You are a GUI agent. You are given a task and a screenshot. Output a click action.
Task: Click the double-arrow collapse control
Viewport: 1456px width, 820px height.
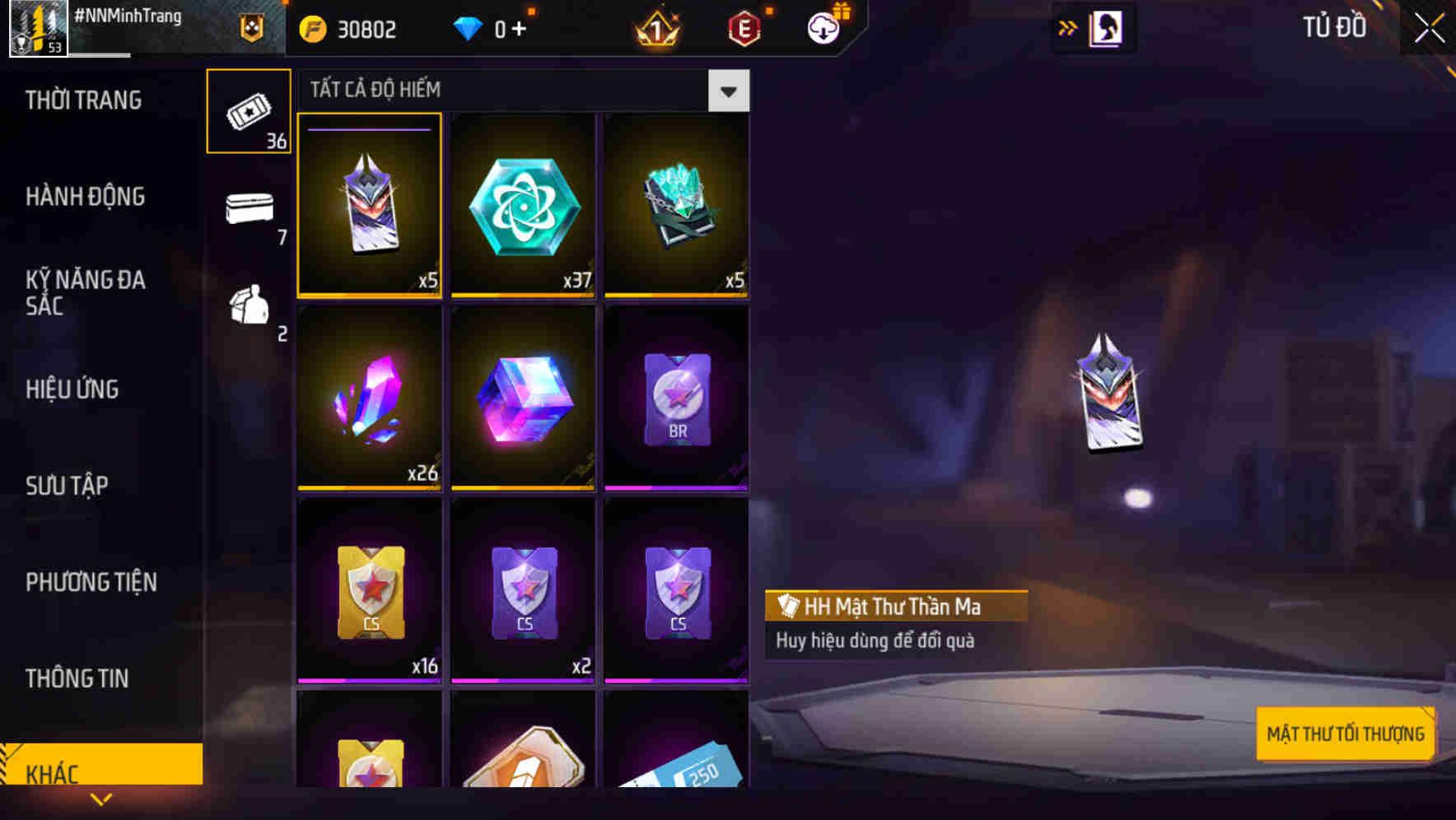(1066, 27)
